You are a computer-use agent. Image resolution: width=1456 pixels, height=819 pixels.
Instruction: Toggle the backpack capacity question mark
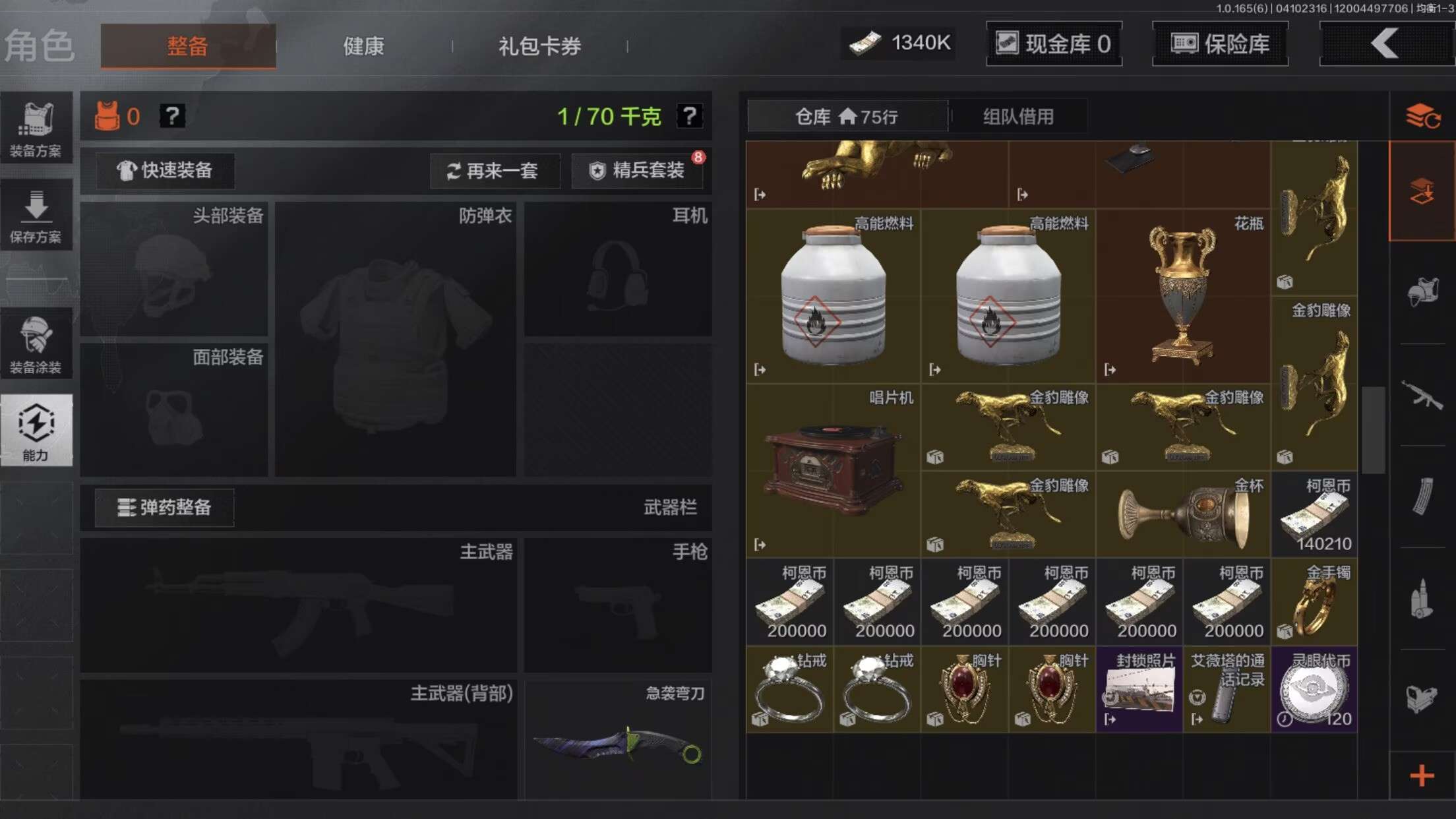tap(690, 117)
